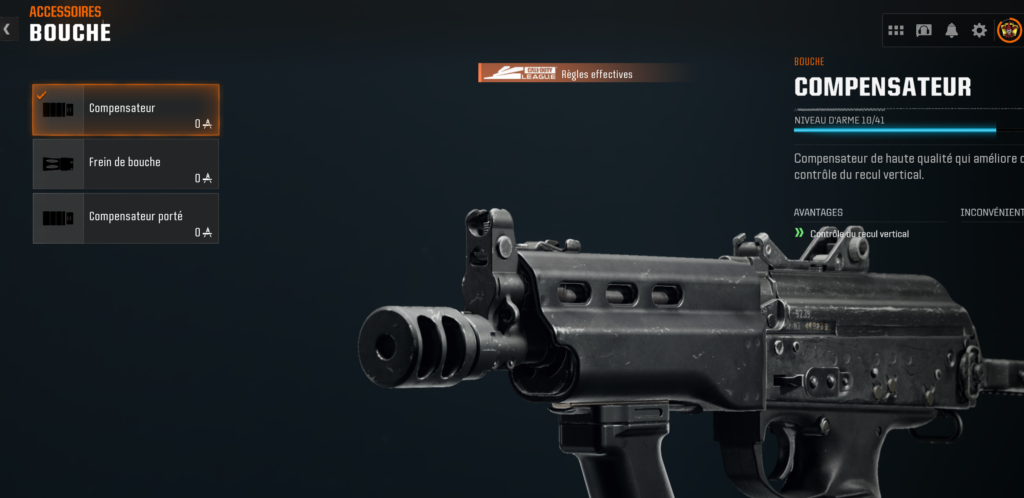Open the grid menu icon
Viewport: 1024px width, 498px height.
coord(896,30)
